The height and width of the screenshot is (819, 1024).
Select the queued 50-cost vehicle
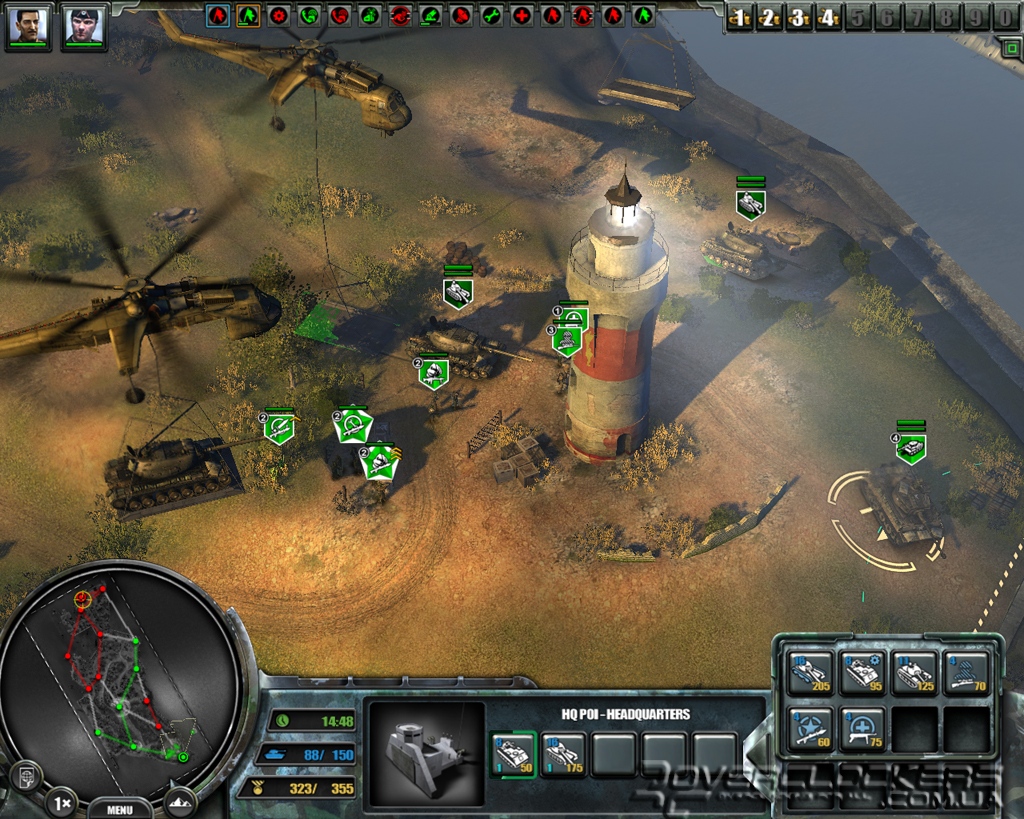514,754
